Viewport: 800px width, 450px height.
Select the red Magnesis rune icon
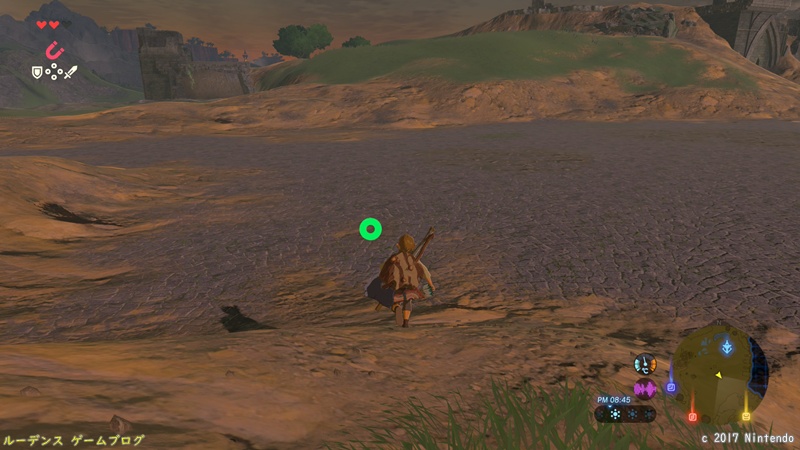(x=54, y=49)
